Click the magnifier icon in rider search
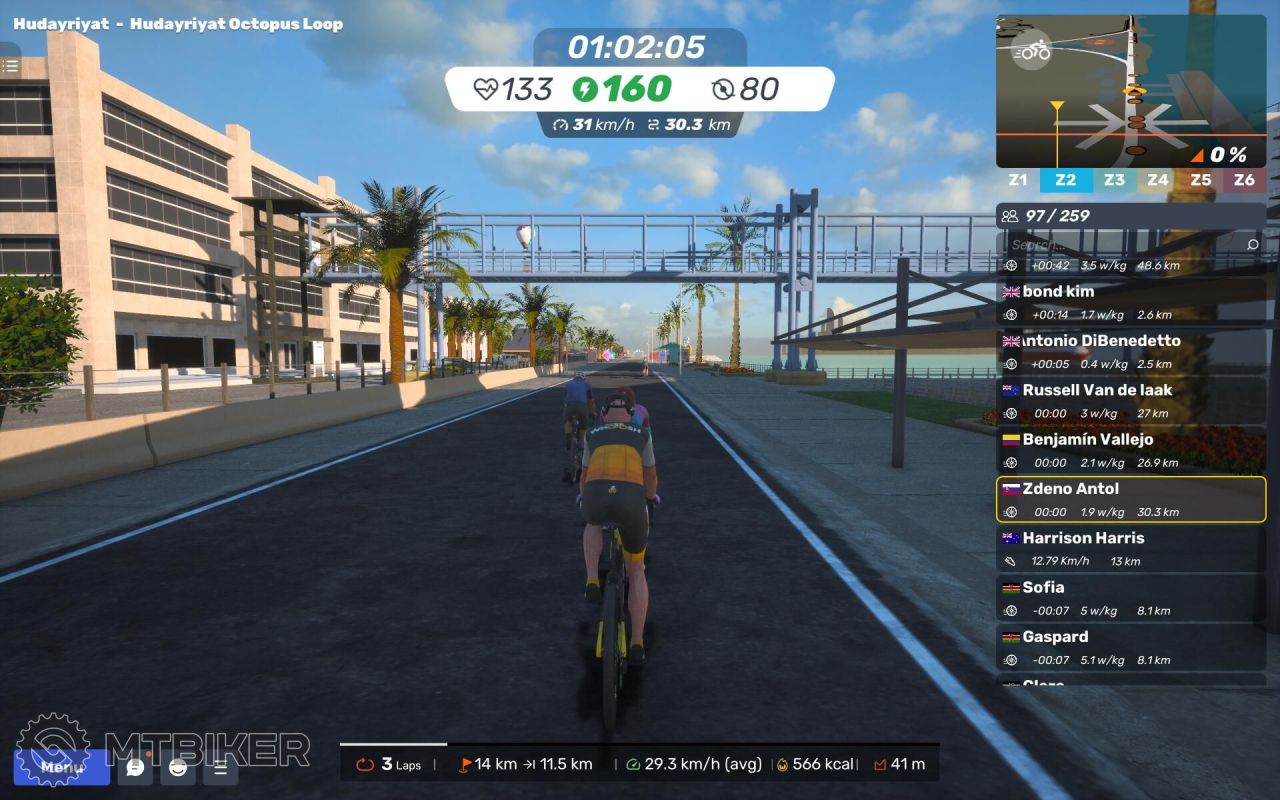 click(x=1253, y=244)
